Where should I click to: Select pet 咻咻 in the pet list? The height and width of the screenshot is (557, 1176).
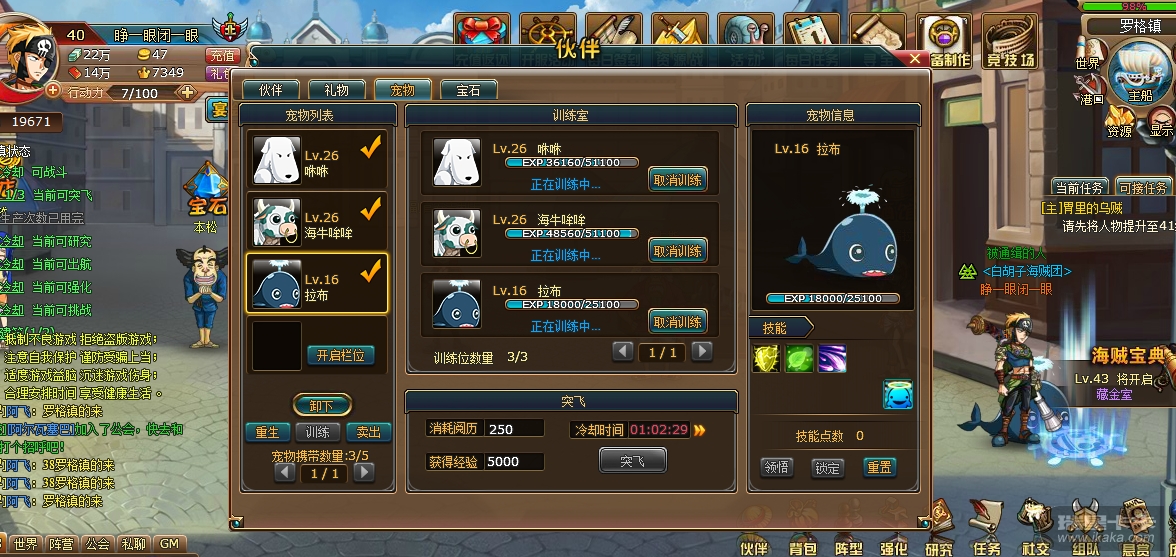point(317,160)
